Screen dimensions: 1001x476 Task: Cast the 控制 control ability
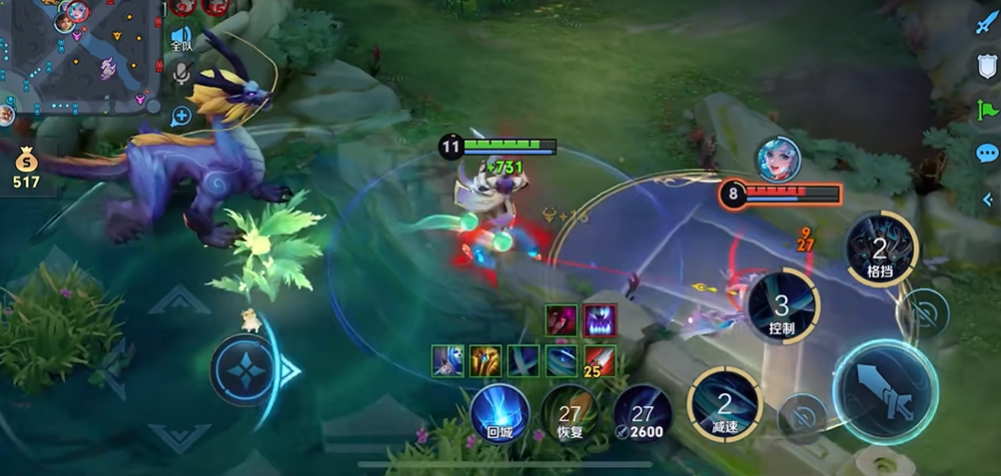point(783,306)
